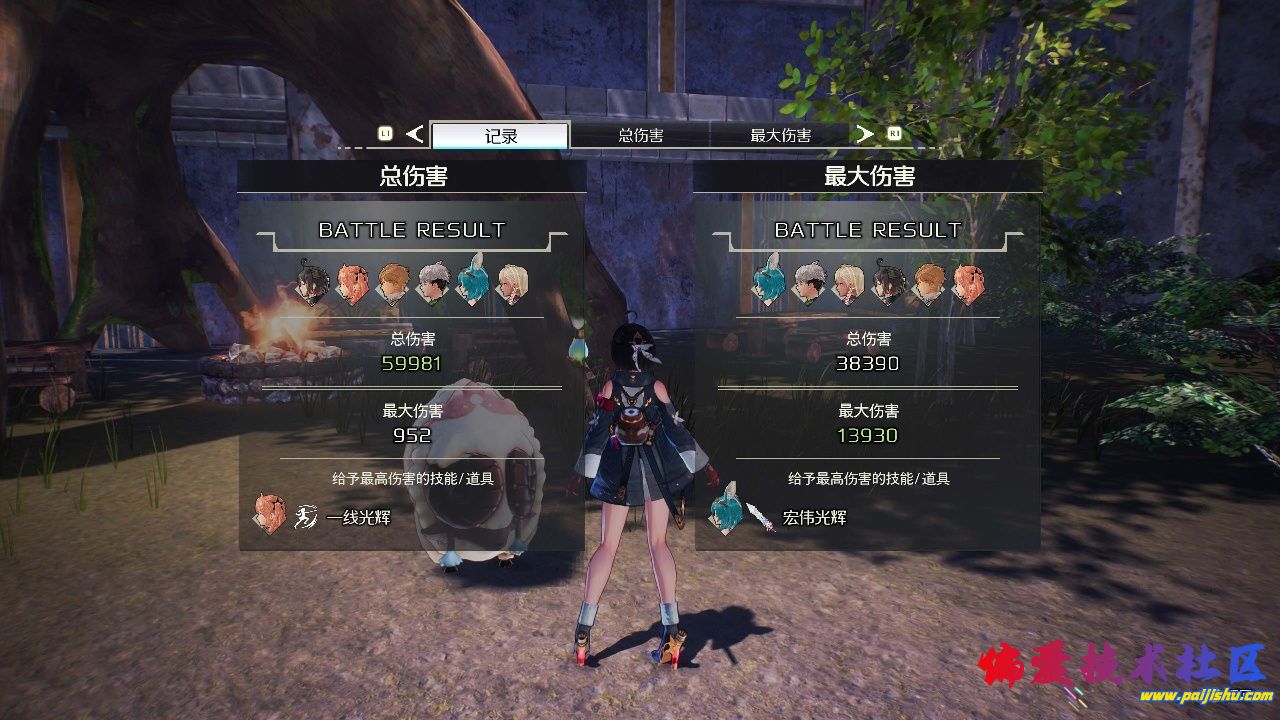Click the left arrow beside the tabs
This screenshot has width=1280, height=720.
pyautogui.click(x=415, y=134)
